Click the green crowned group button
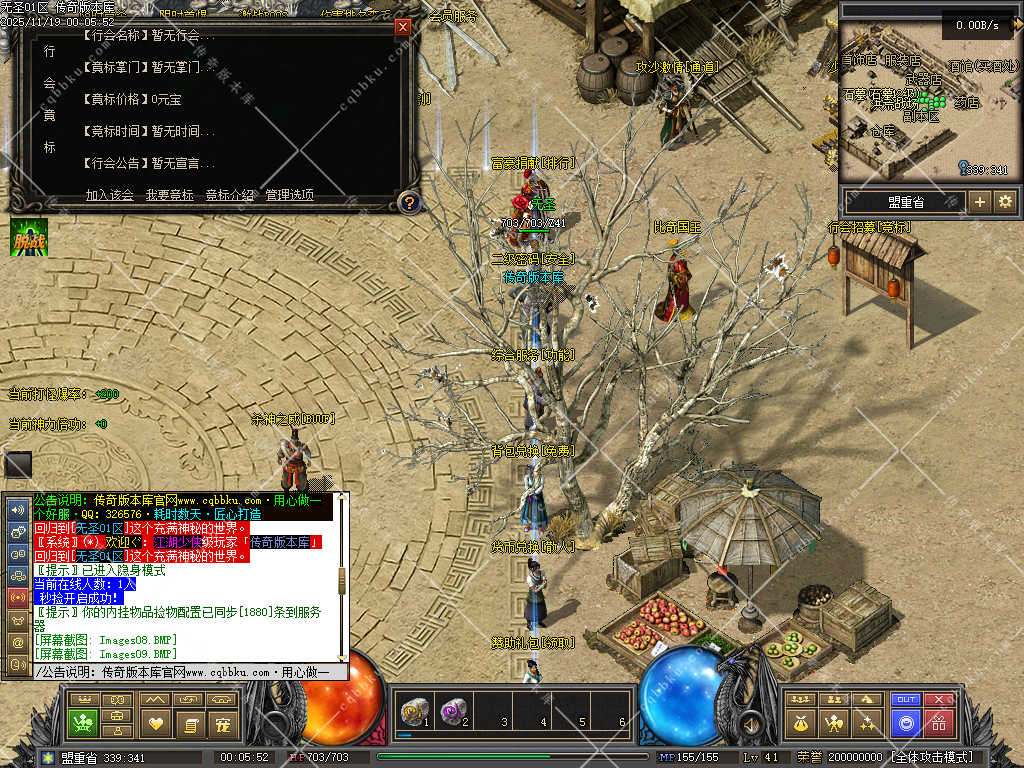 [x=82, y=722]
